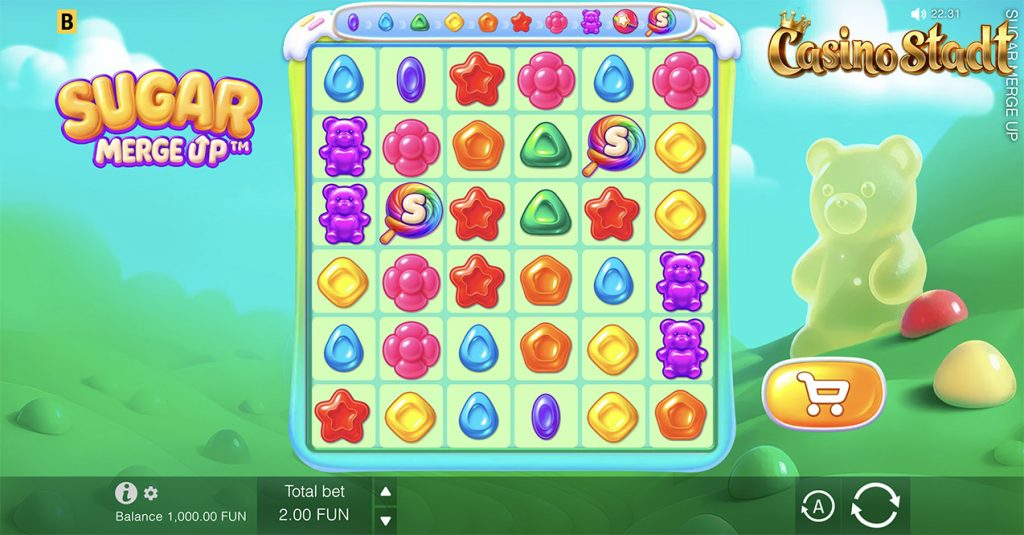1024x535 pixels.
Task: Increase total bet with the up arrow
Action: (x=386, y=491)
